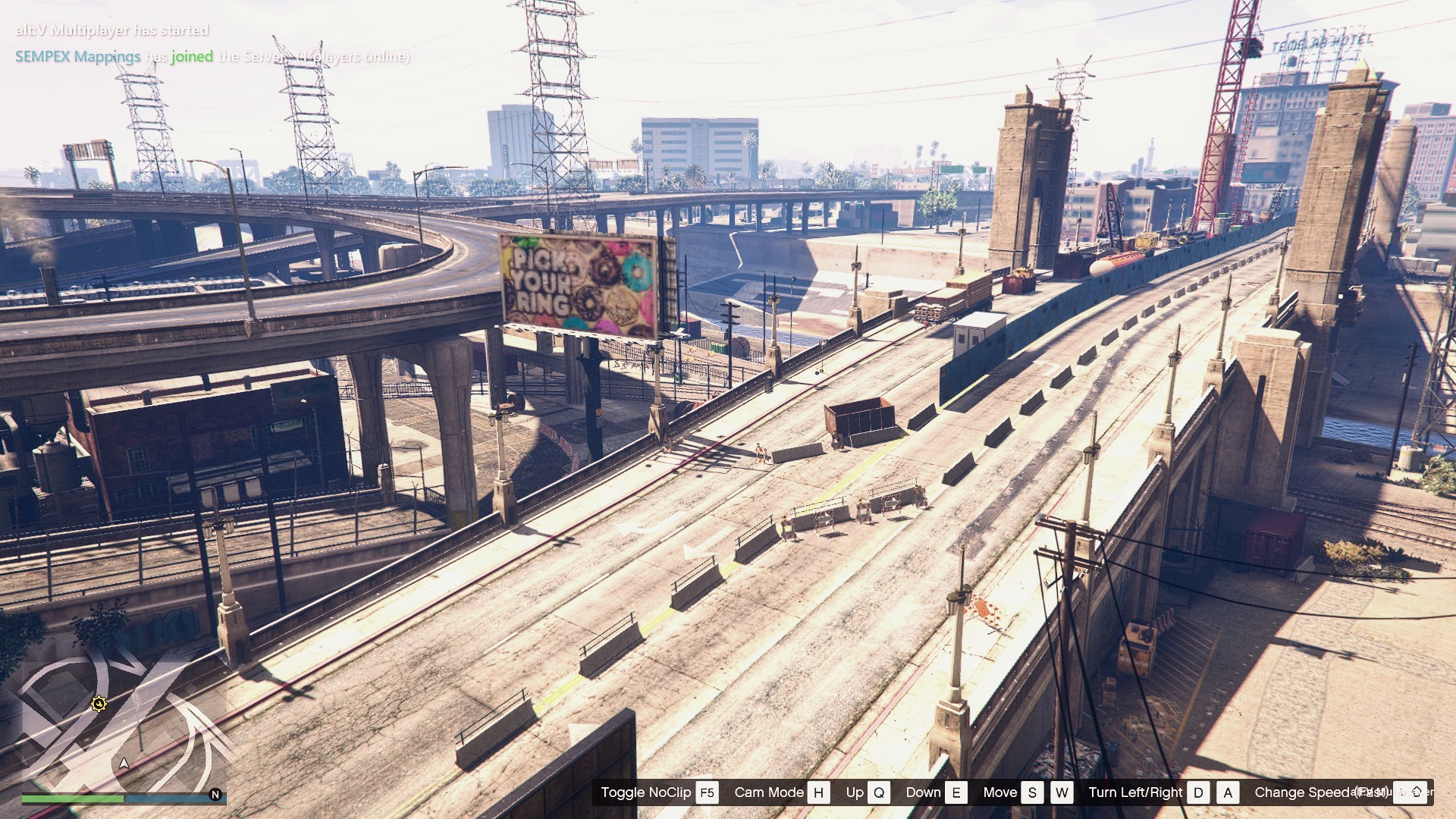The image size is (1456, 819).
Task: Click the north indicator on the minimap
Action: 215,795
